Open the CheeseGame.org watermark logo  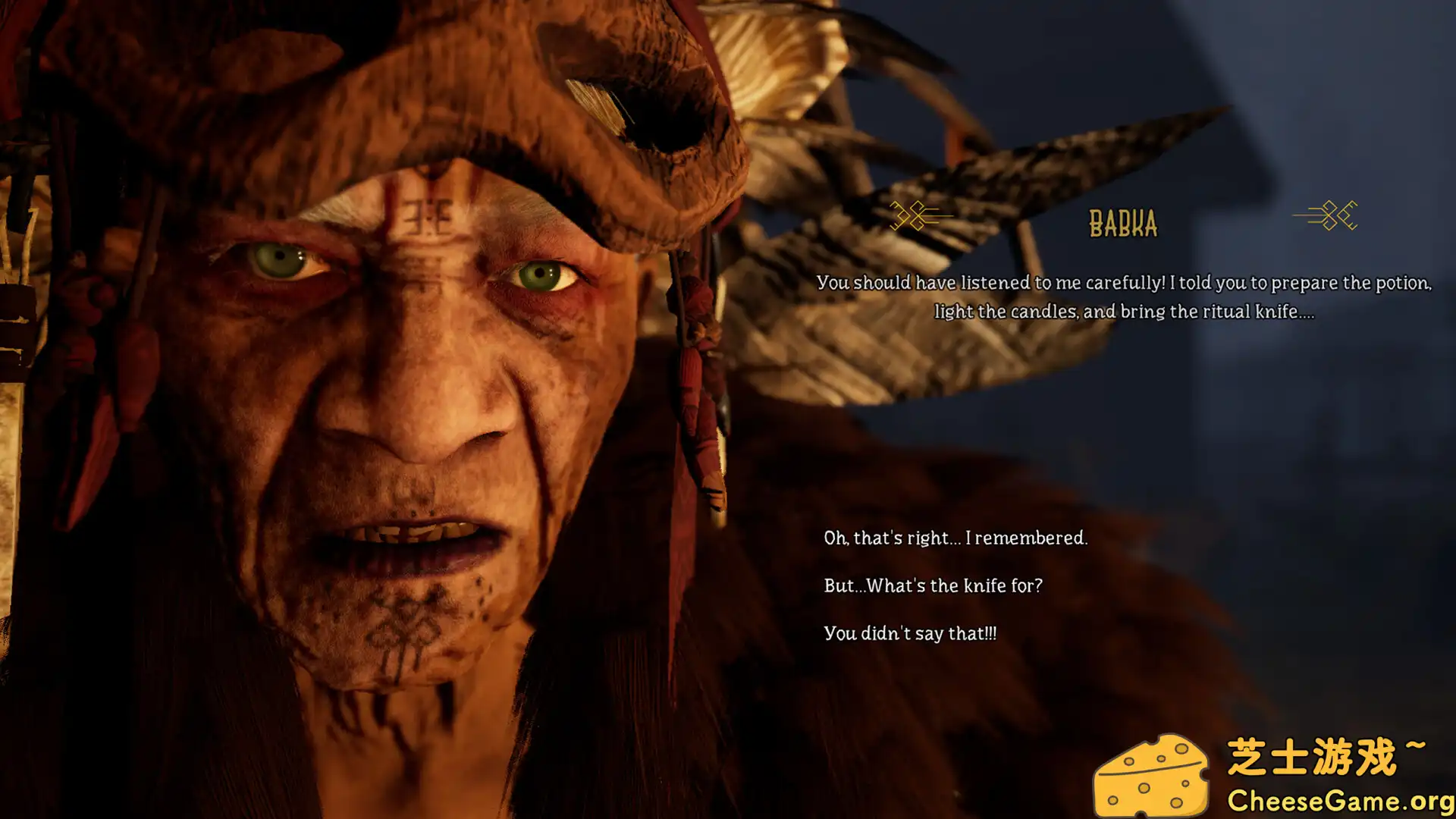click(1272, 775)
